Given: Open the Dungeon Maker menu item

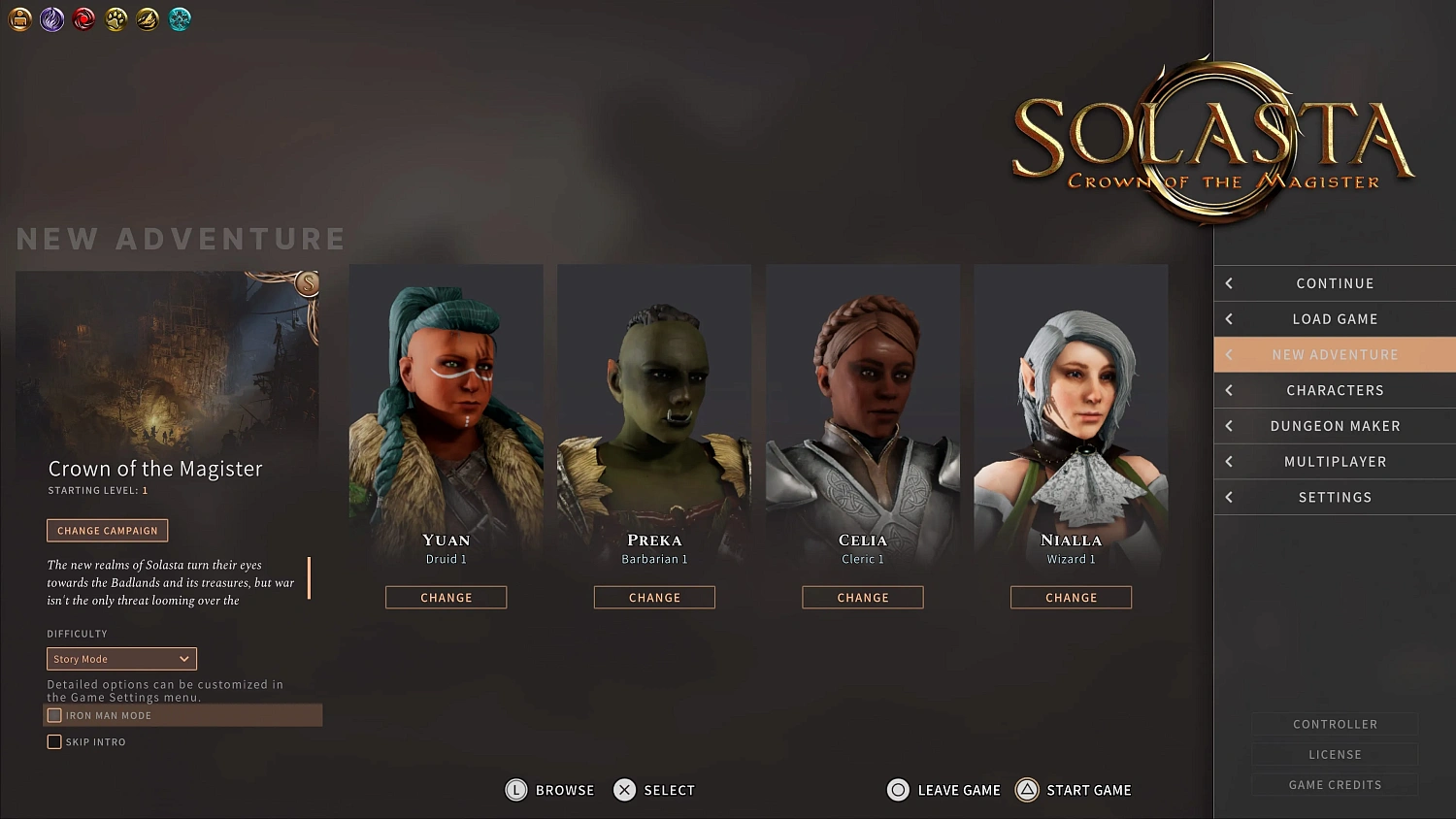Looking at the screenshot, I should point(1335,425).
